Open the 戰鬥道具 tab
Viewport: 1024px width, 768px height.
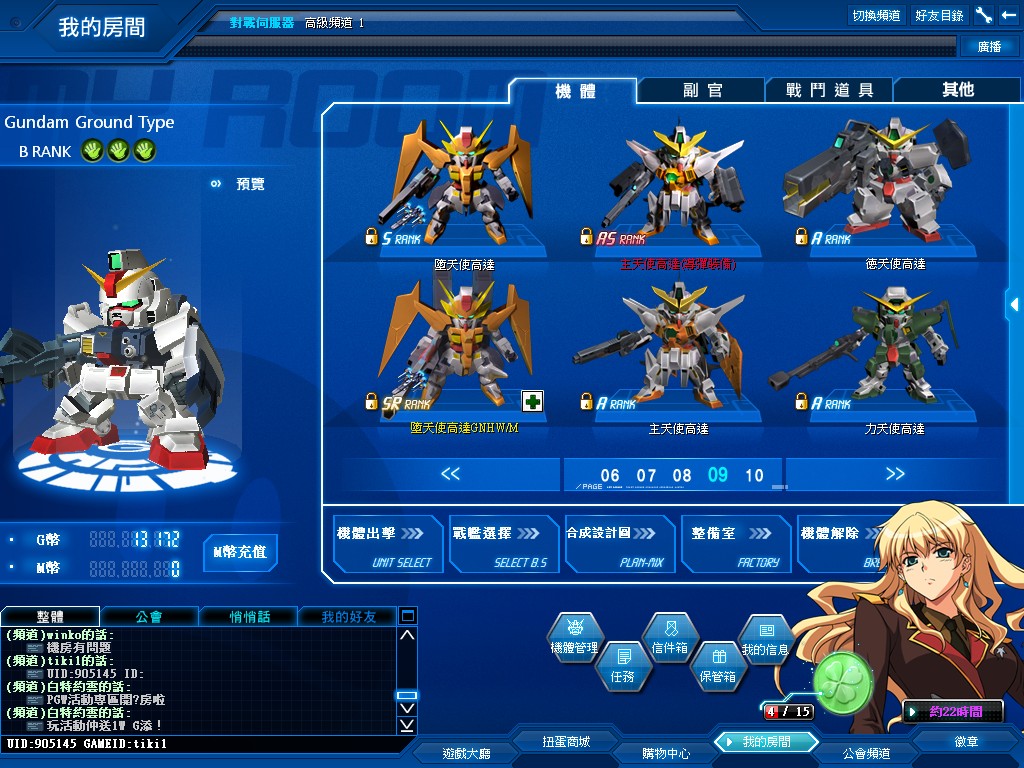click(829, 90)
